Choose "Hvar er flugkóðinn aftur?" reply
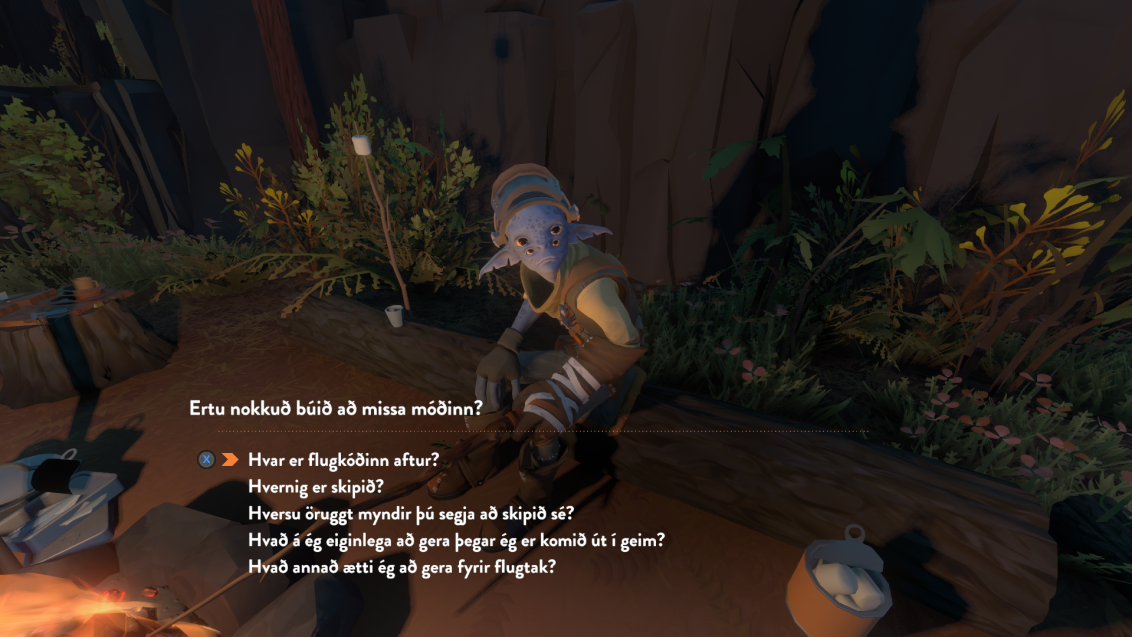 click(x=344, y=460)
